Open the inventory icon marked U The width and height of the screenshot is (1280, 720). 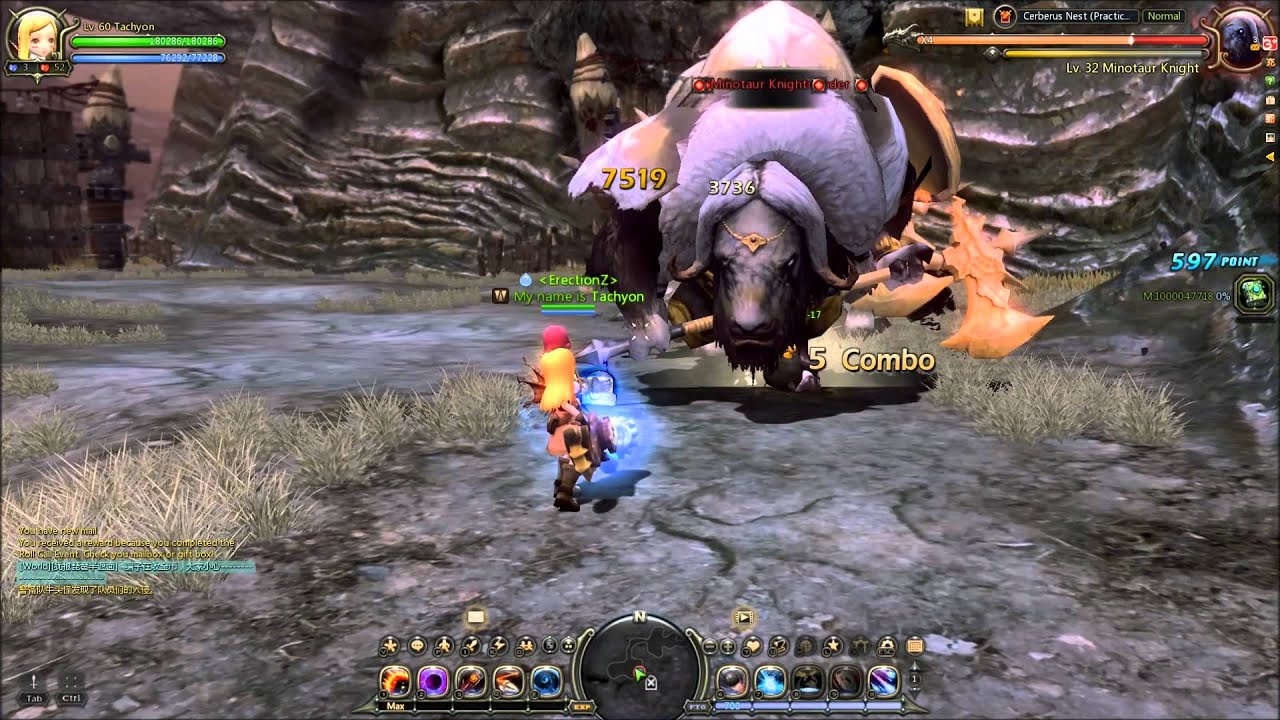[777, 645]
